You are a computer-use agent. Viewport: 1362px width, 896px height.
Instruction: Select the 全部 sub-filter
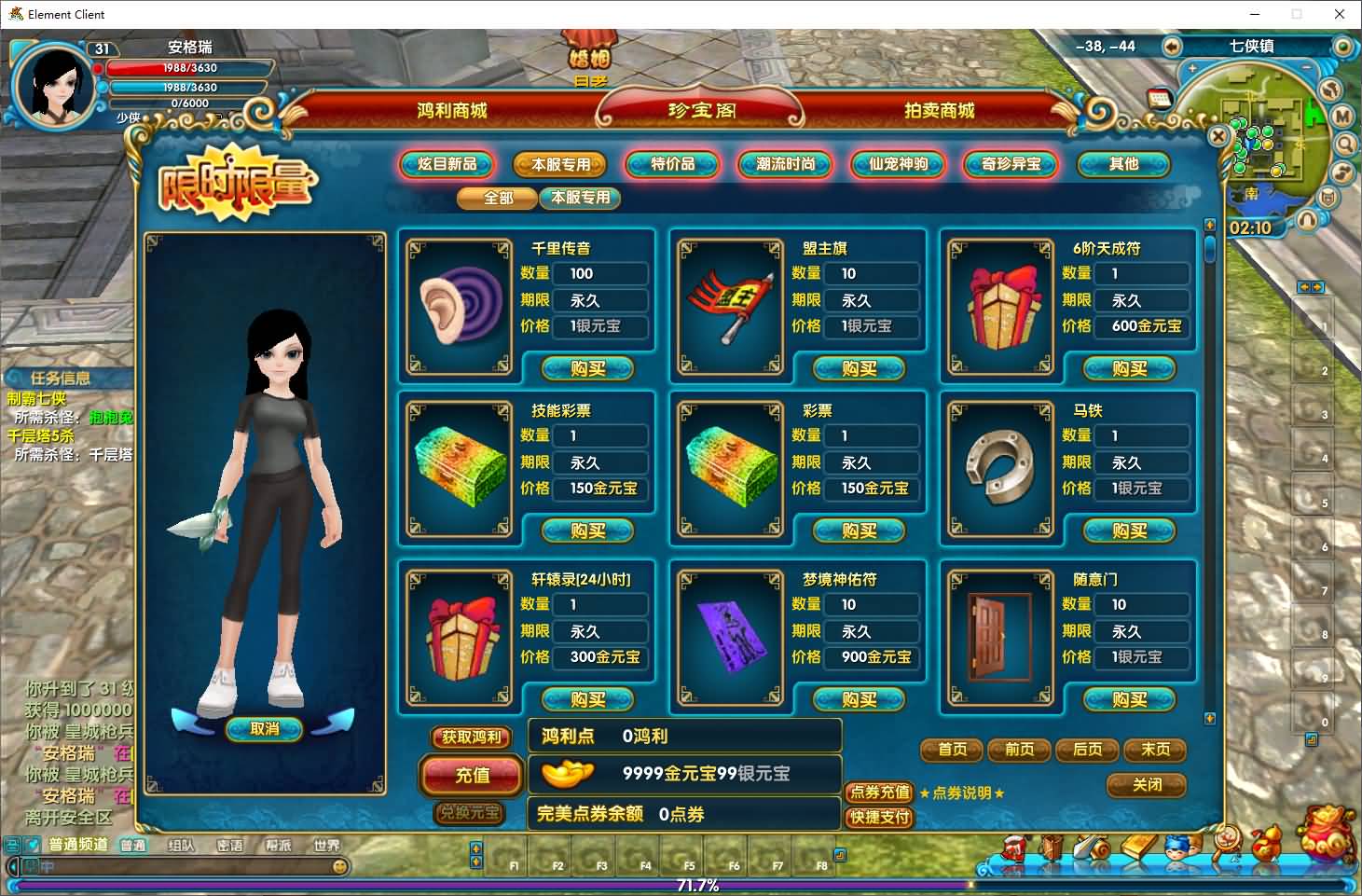pyautogui.click(x=498, y=198)
